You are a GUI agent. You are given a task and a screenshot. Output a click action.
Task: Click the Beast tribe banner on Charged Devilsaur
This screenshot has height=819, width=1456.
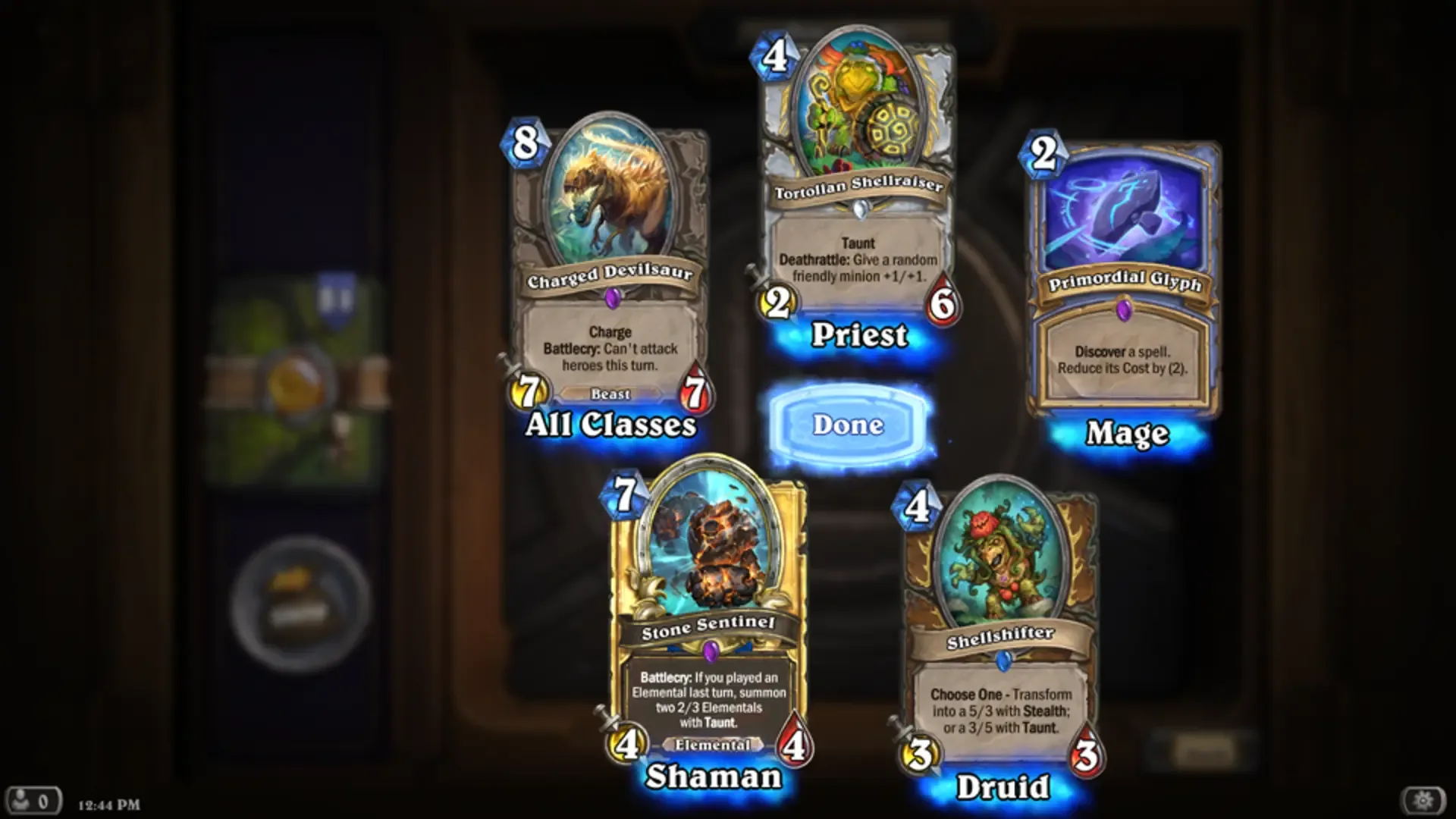point(611,394)
